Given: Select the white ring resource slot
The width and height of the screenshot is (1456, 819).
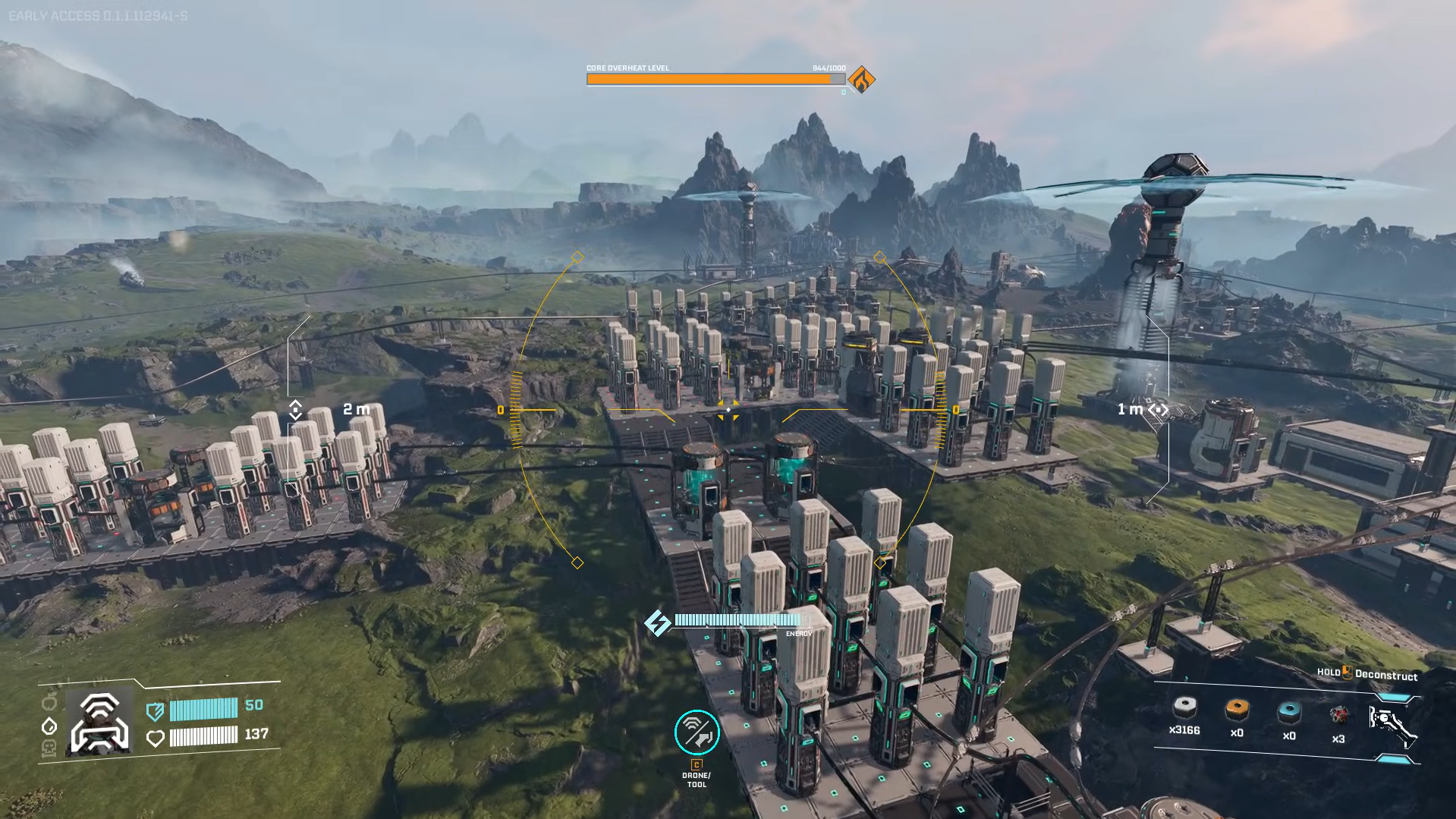Looking at the screenshot, I should tap(1184, 709).
